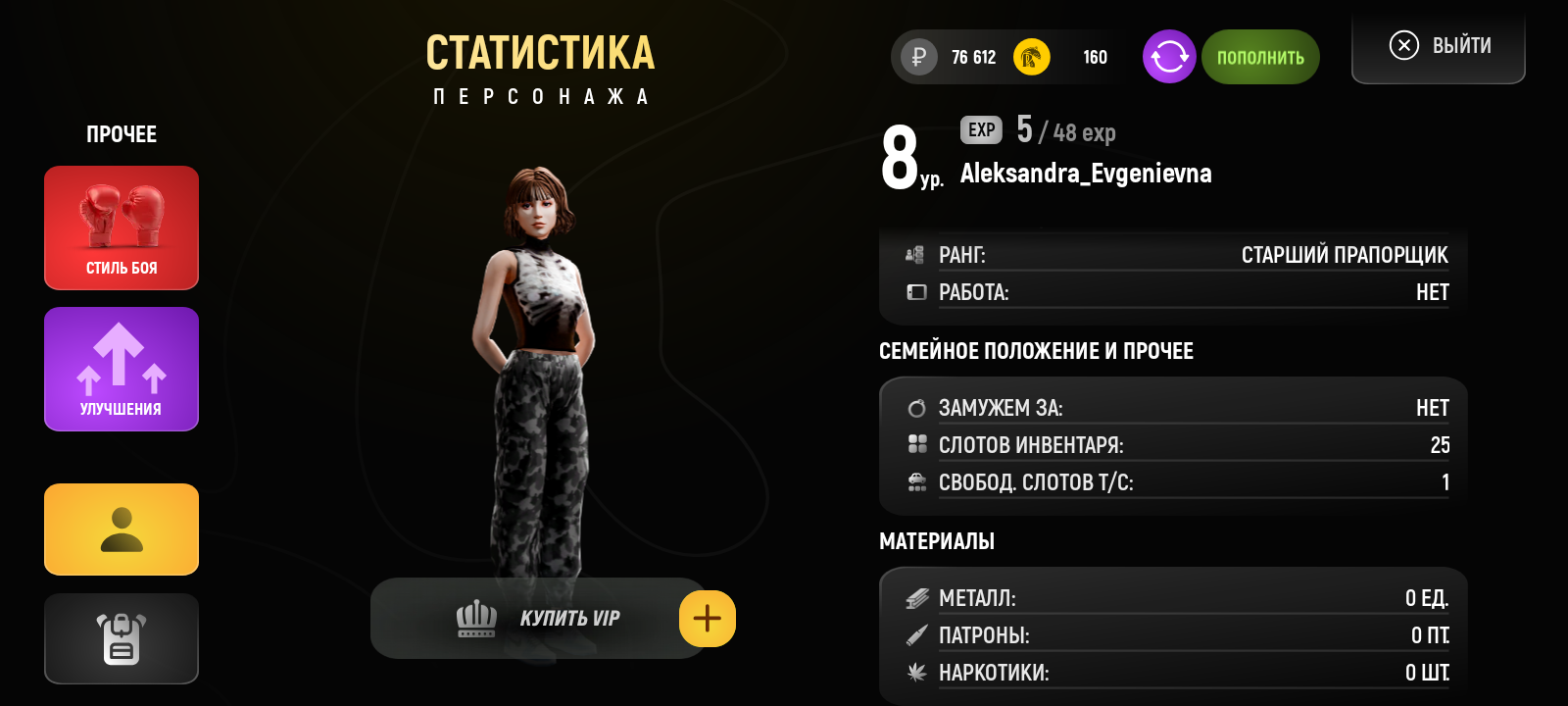Tap the yellow plus VIP button
1568x706 pixels.
pyautogui.click(x=708, y=619)
